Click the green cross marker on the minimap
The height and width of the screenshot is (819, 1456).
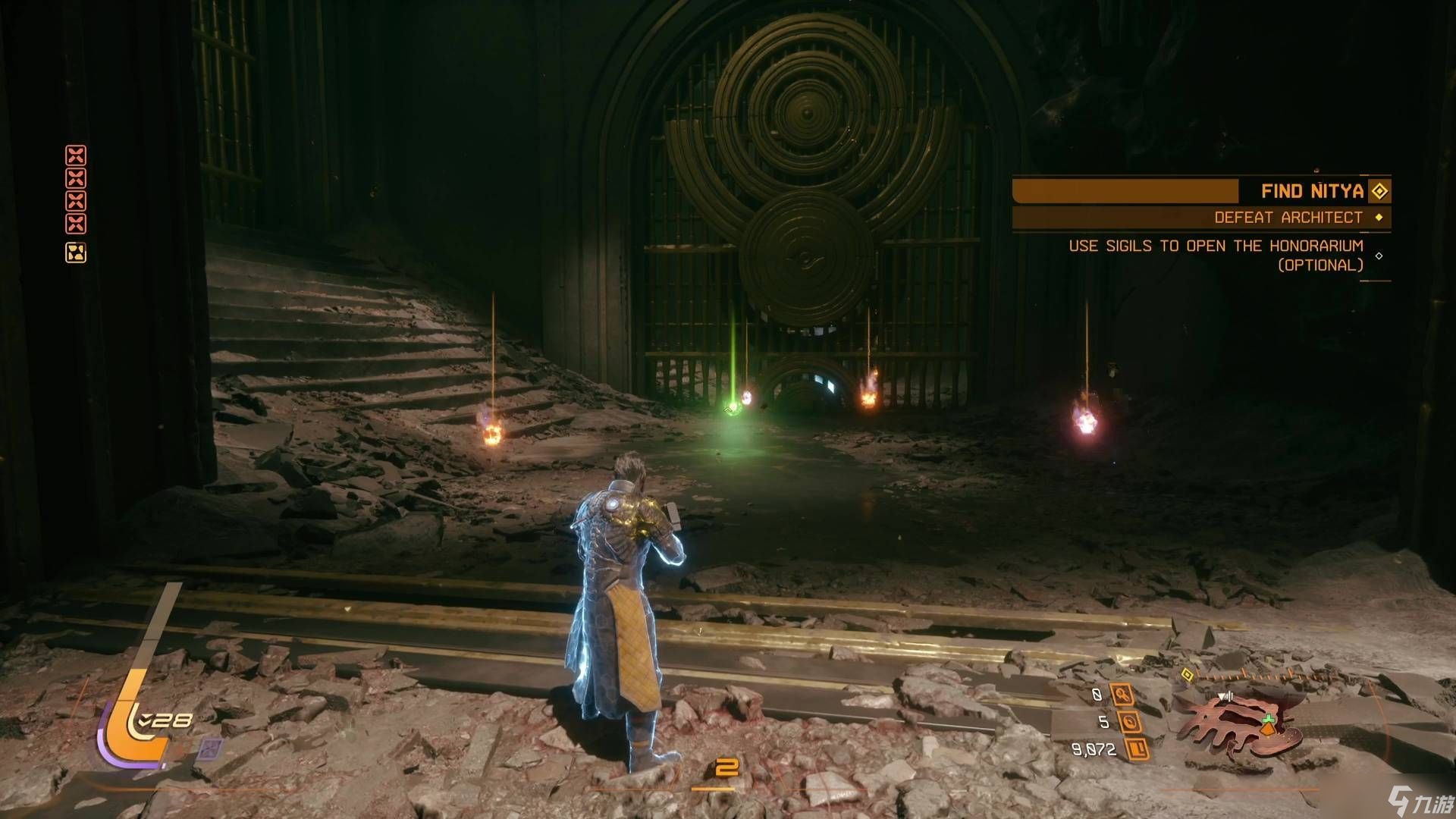point(1268,719)
